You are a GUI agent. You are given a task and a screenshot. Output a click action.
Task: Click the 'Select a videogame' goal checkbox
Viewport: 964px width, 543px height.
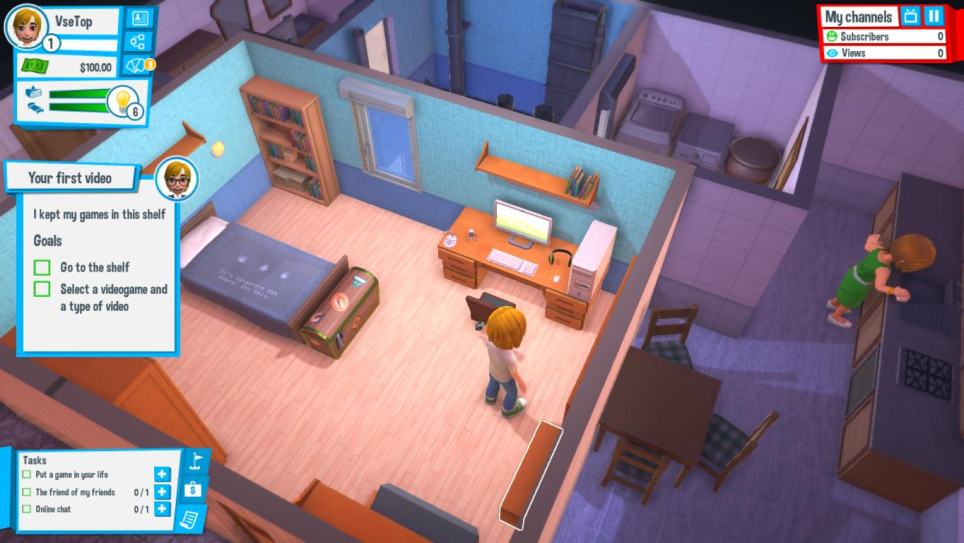(x=42, y=289)
